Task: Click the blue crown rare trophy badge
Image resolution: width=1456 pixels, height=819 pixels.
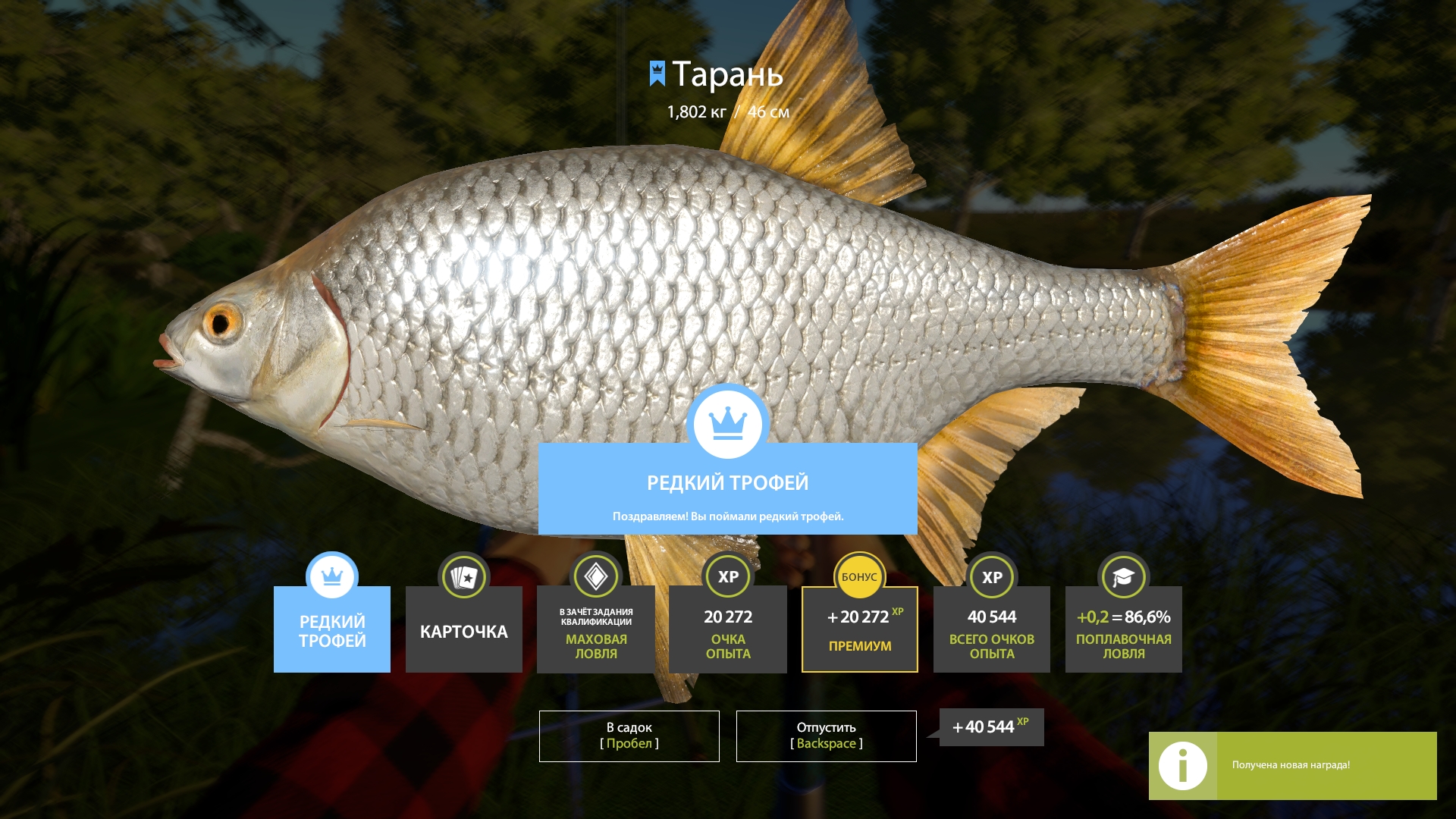Action: (728, 423)
